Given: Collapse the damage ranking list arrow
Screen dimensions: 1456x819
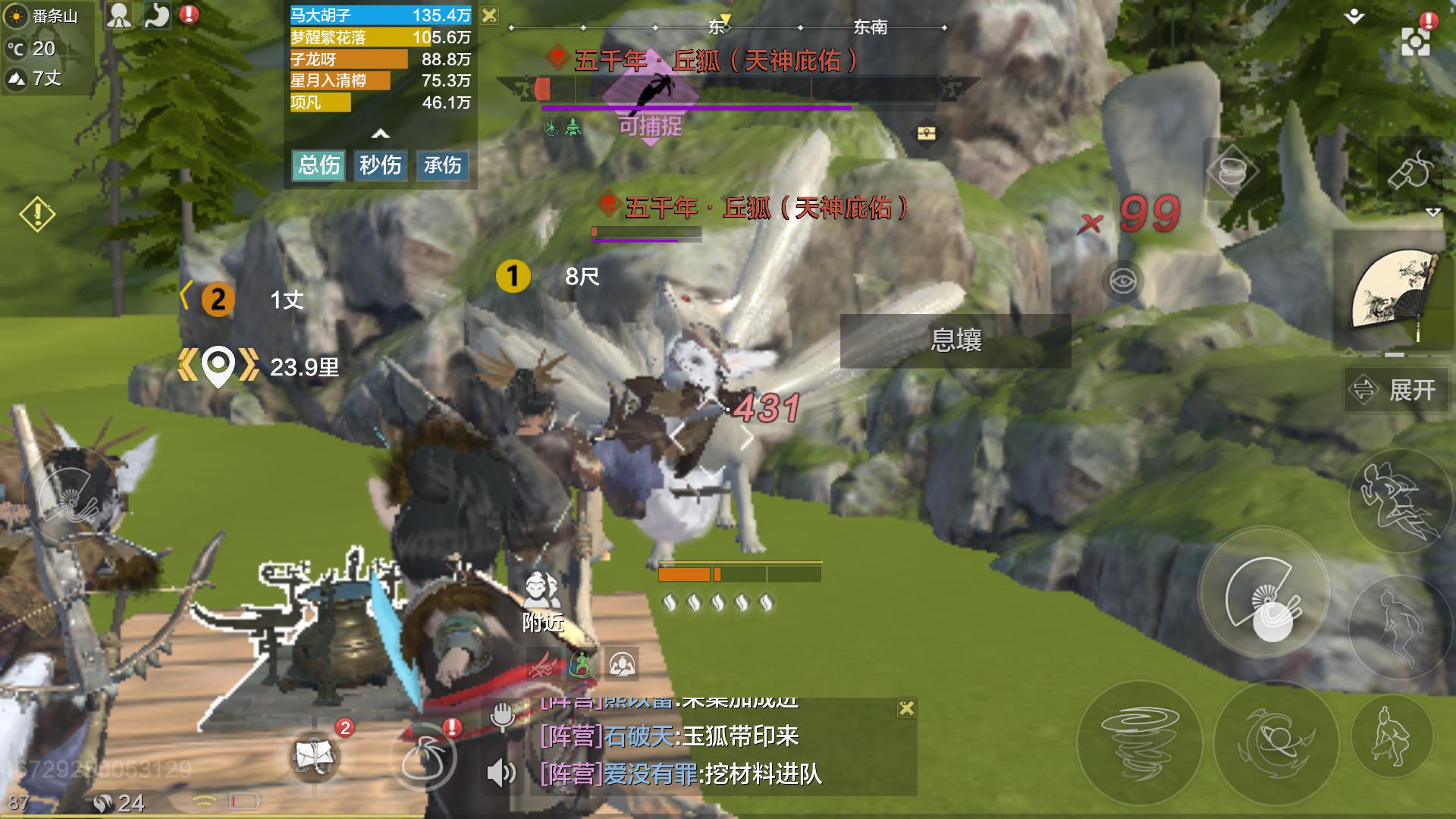Looking at the screenshot, I should click(x=381, y=134).
